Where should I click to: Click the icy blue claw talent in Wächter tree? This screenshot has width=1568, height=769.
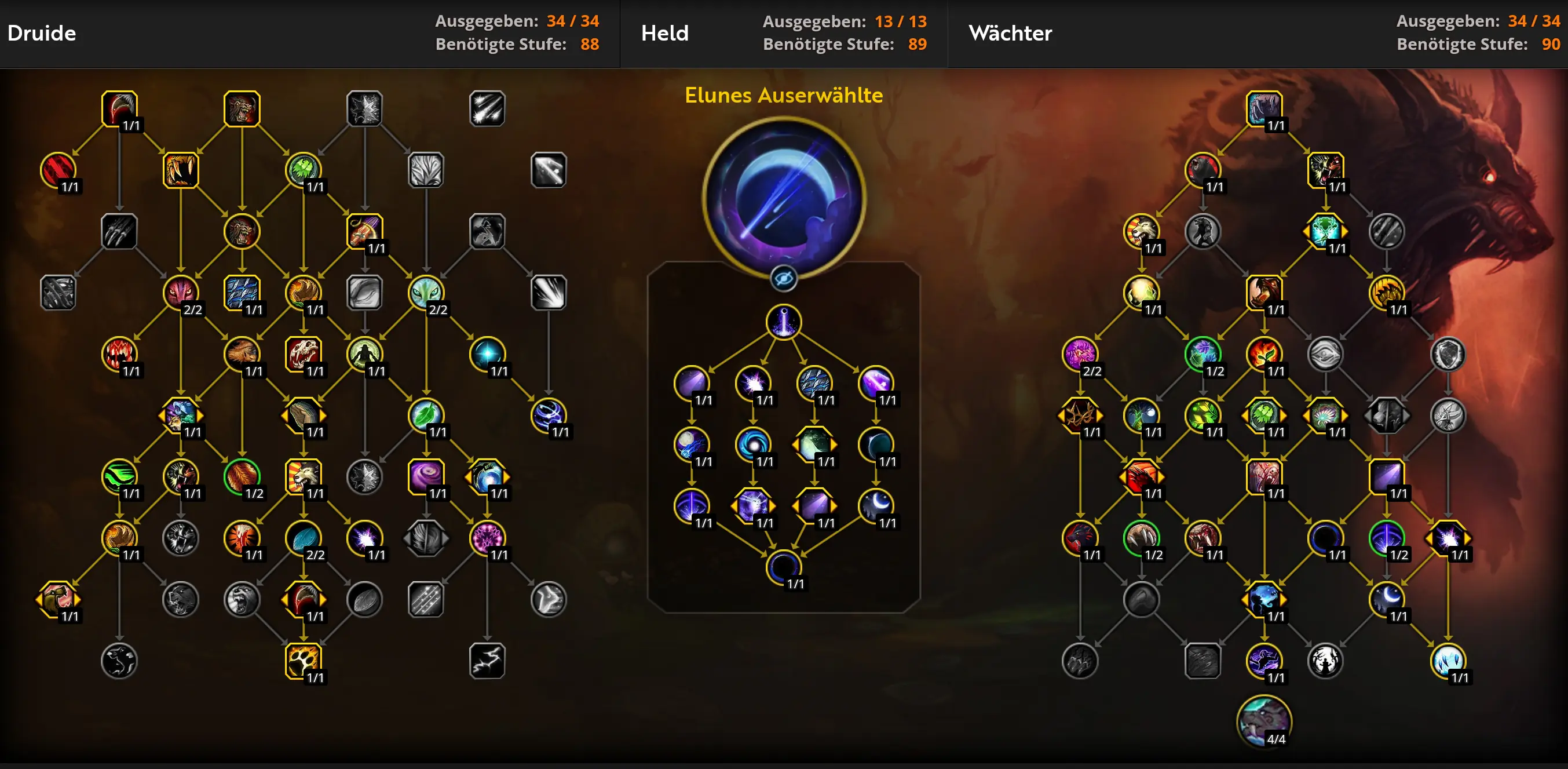tap(1448, 660)
